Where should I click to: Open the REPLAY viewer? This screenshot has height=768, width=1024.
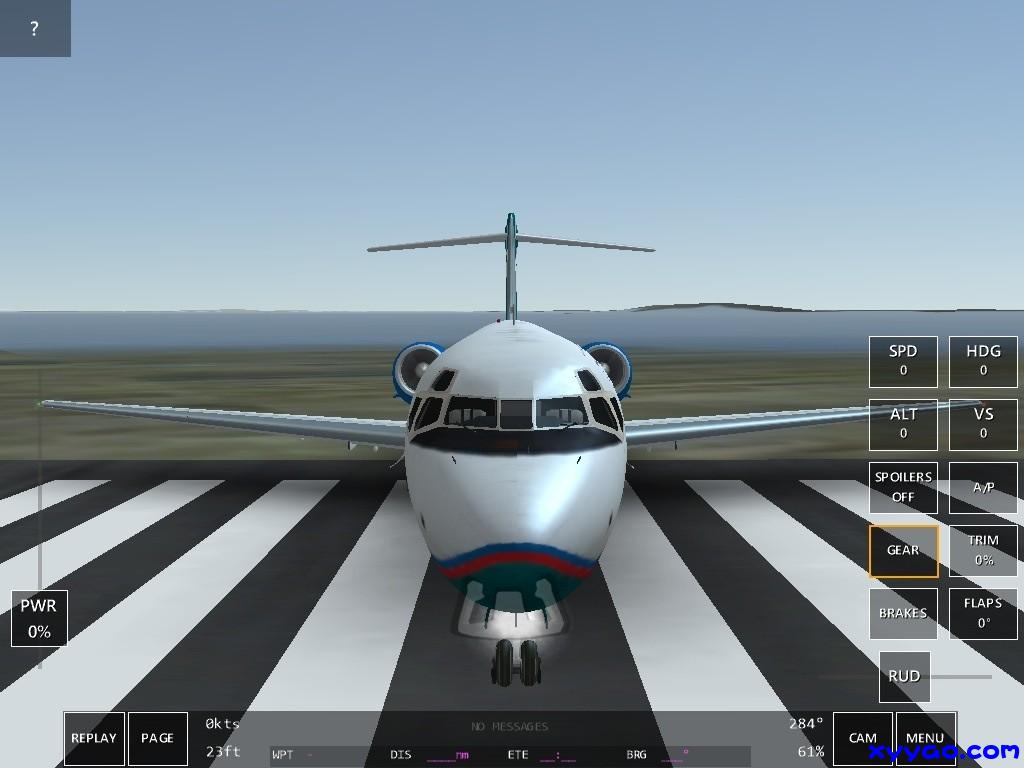(x=94, y=738)
